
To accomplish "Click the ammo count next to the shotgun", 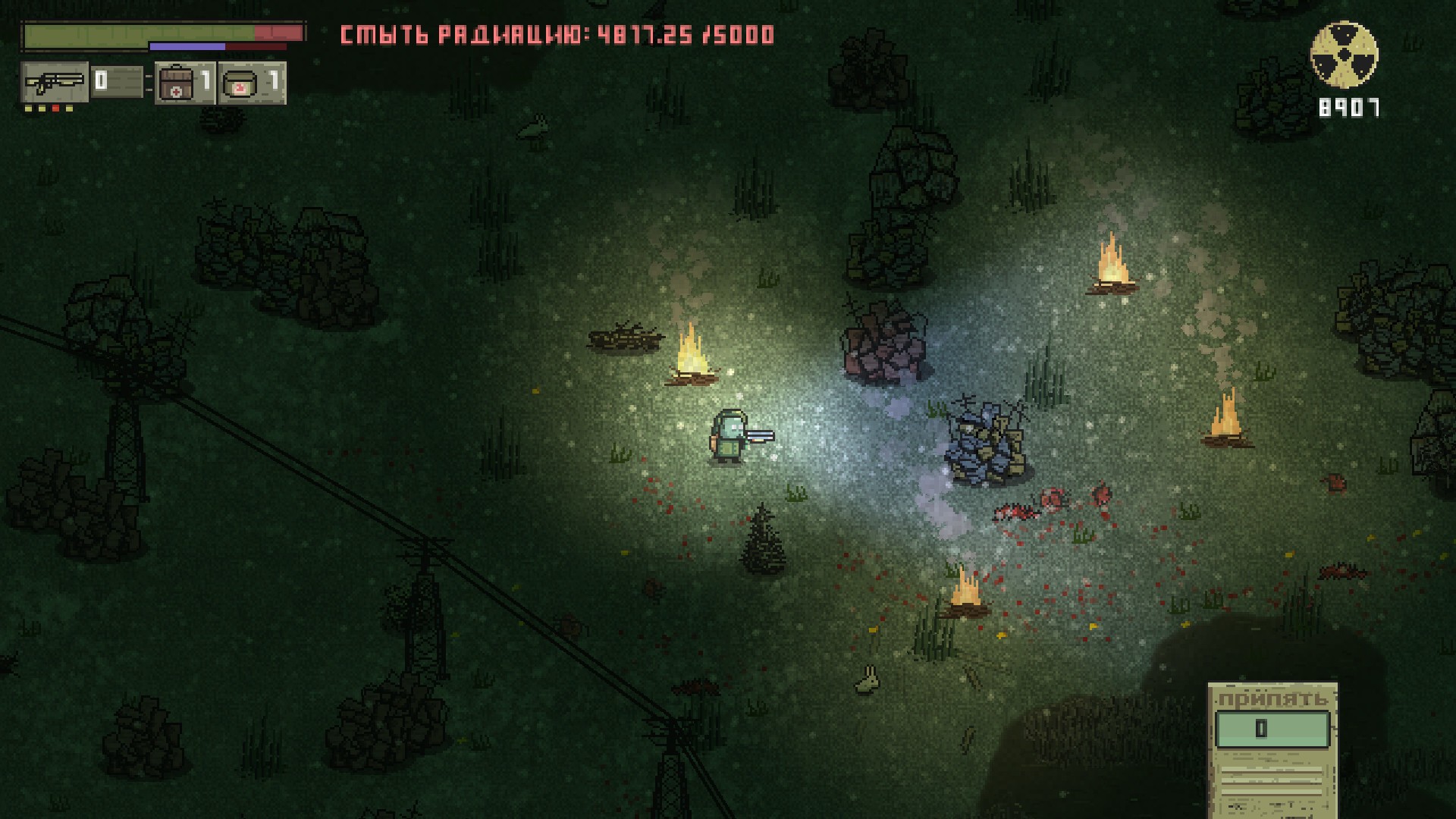I will 101,81.
